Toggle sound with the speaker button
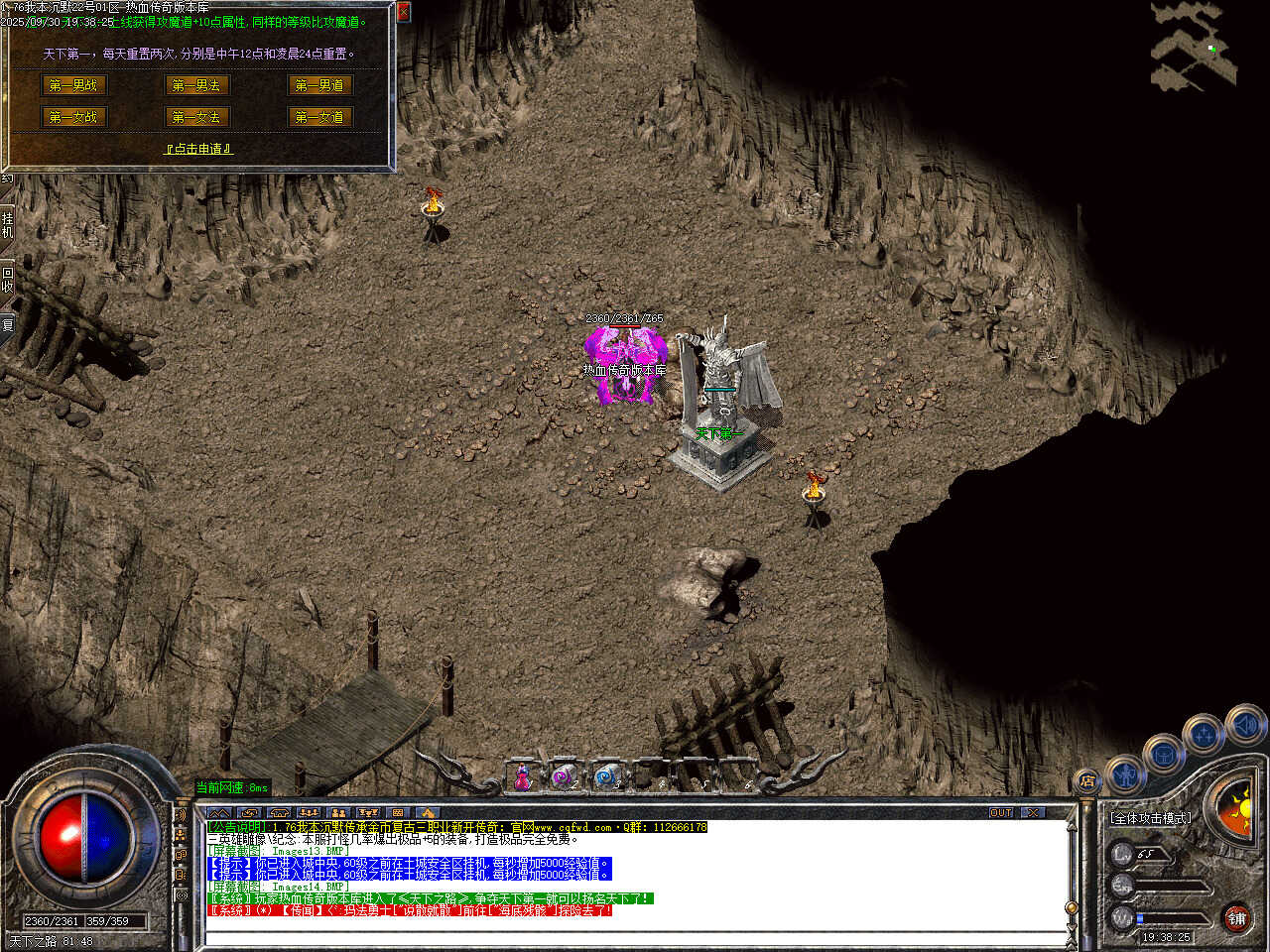The height and width of the screenshot is (952, 1270). click(1244, 726)
